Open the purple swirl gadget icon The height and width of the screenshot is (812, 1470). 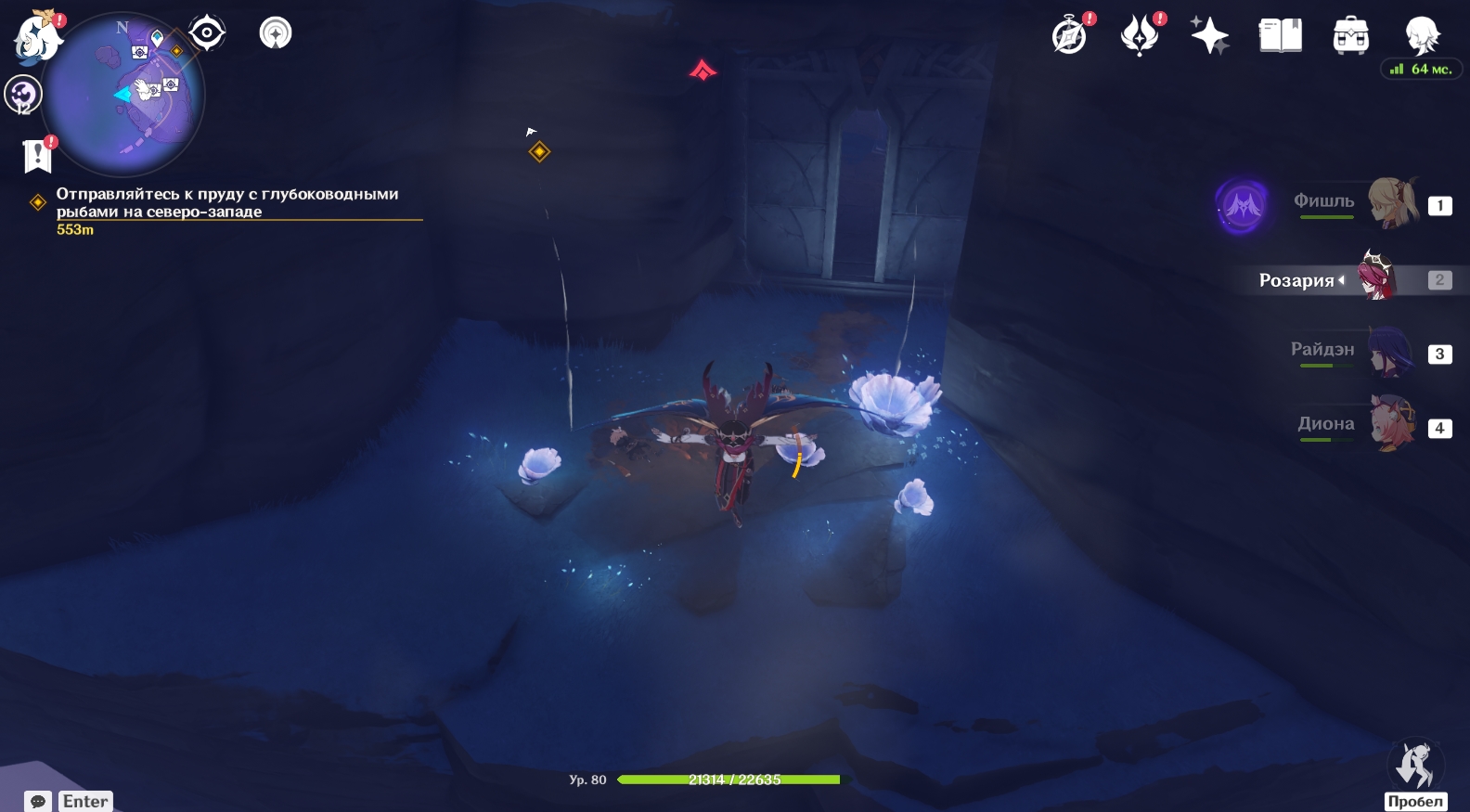click(22, 95)
